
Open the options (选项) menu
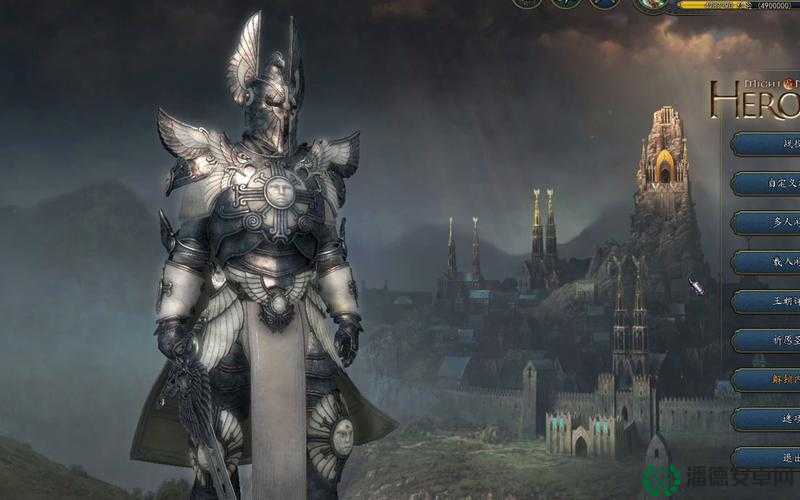[x=768, y=419]
